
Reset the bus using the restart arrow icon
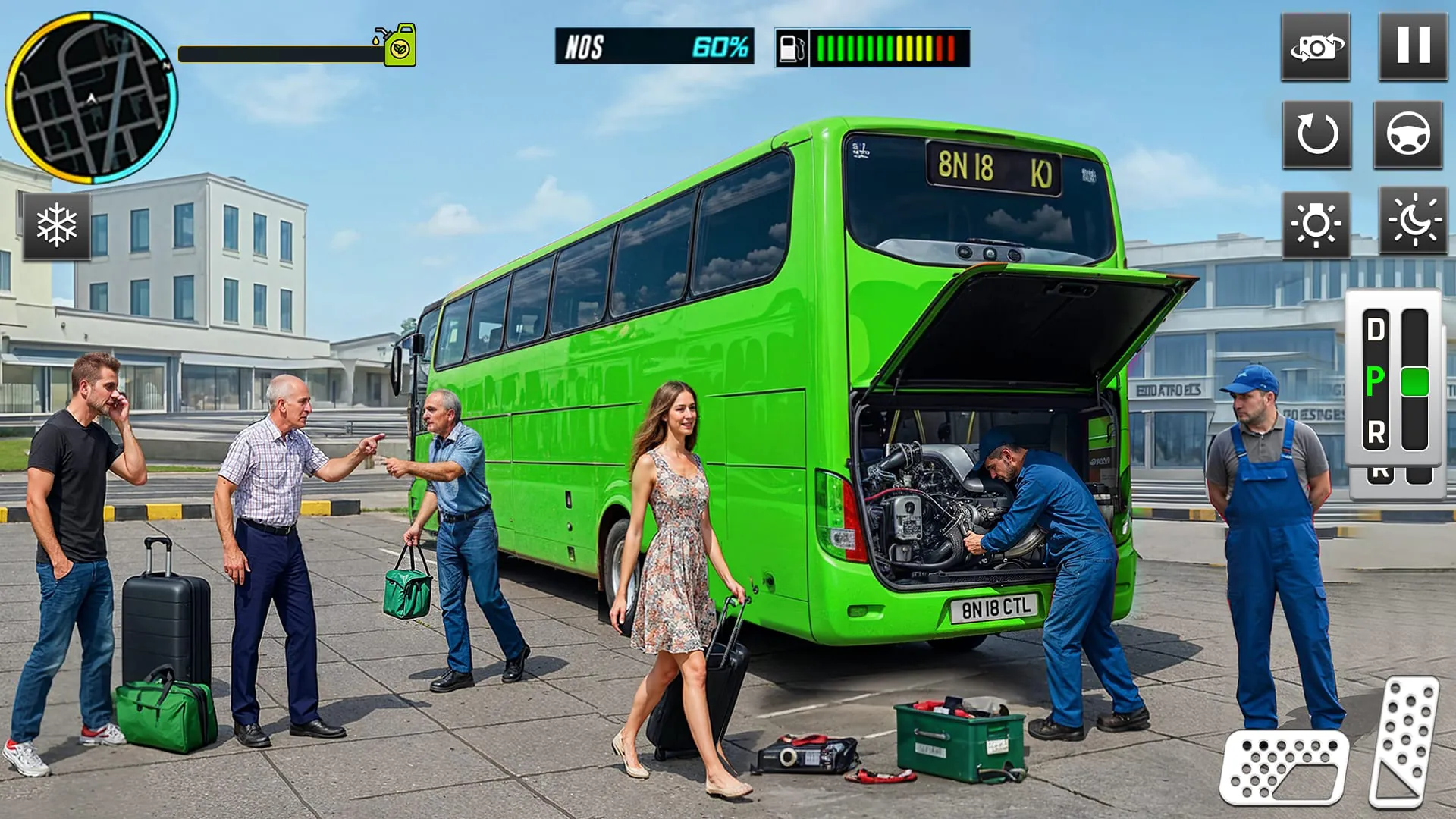[1316, 135]
